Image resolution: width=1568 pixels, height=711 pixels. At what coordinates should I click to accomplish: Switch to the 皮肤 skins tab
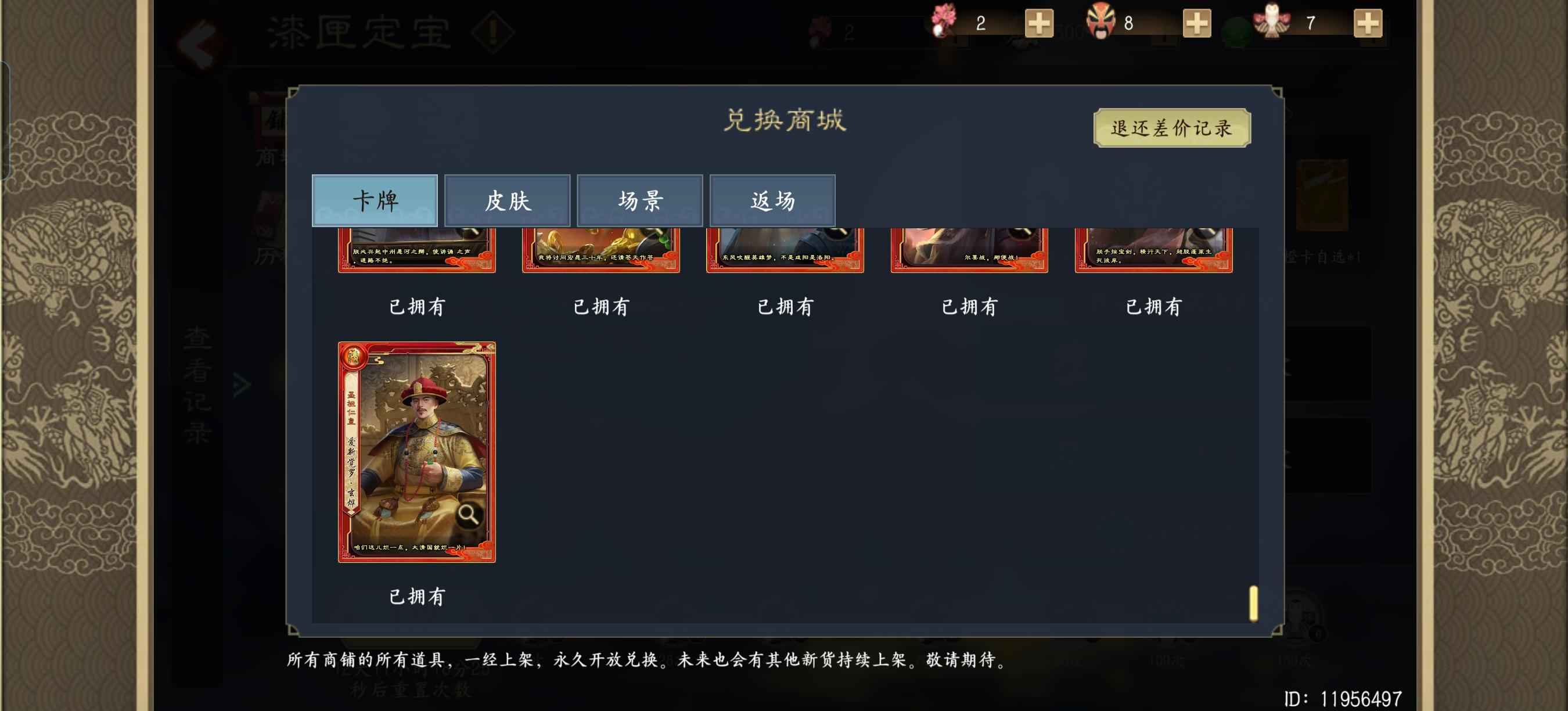(507, 200)
